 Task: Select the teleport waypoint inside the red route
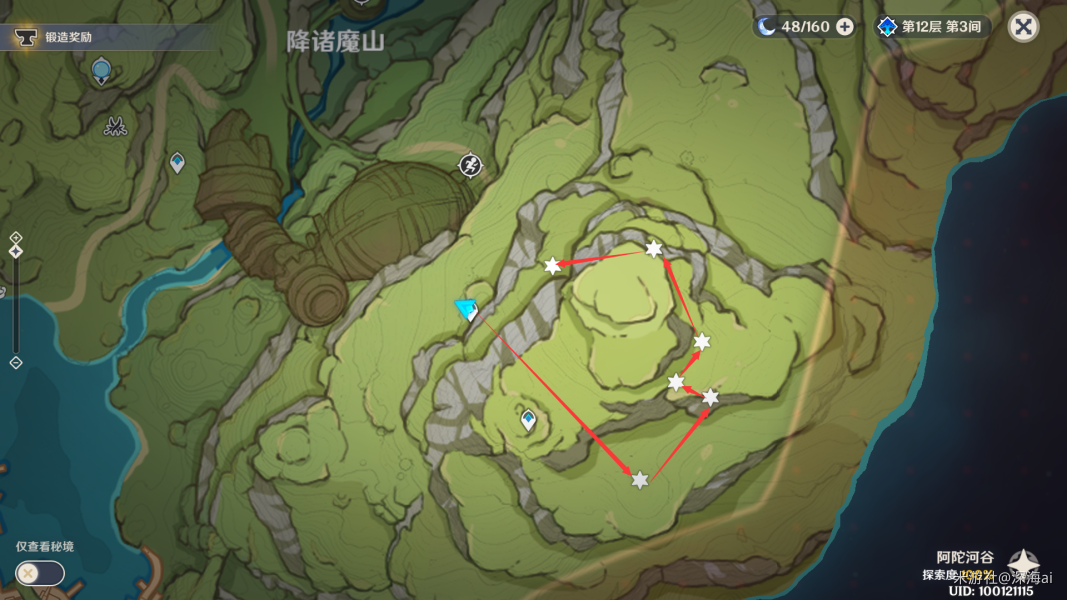528,421
